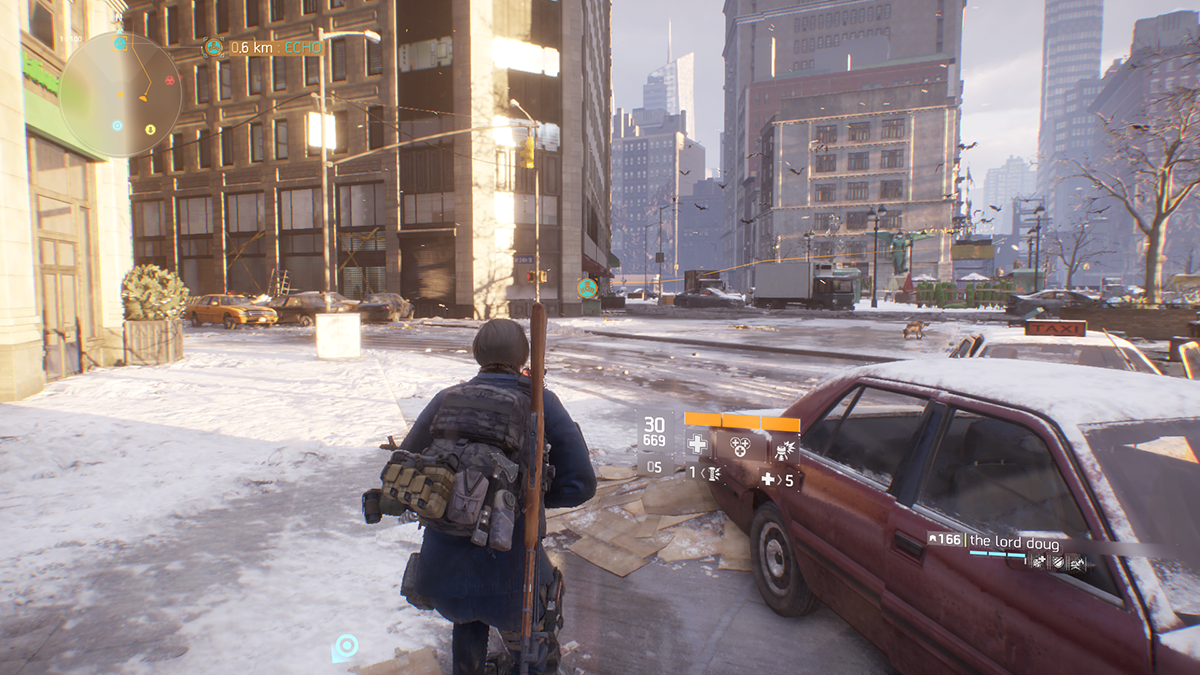The image size is (1200, 675).
Task: Click the teal circular icon at screen bottom
Action: (346, 646)
